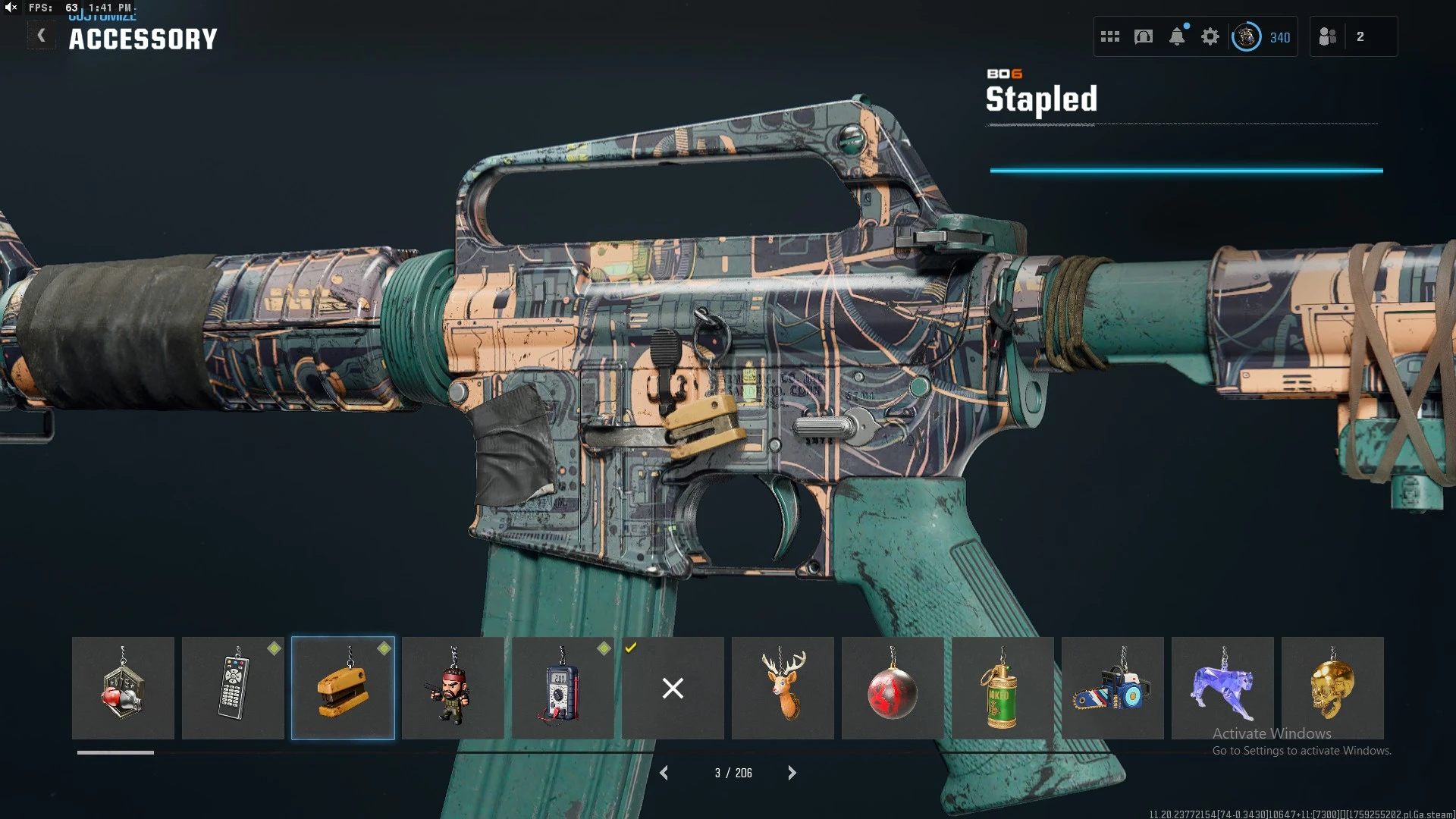Choose the chainsaw charm
The height and width of the screenshot is (819, 1456).
pos(1112,688)
